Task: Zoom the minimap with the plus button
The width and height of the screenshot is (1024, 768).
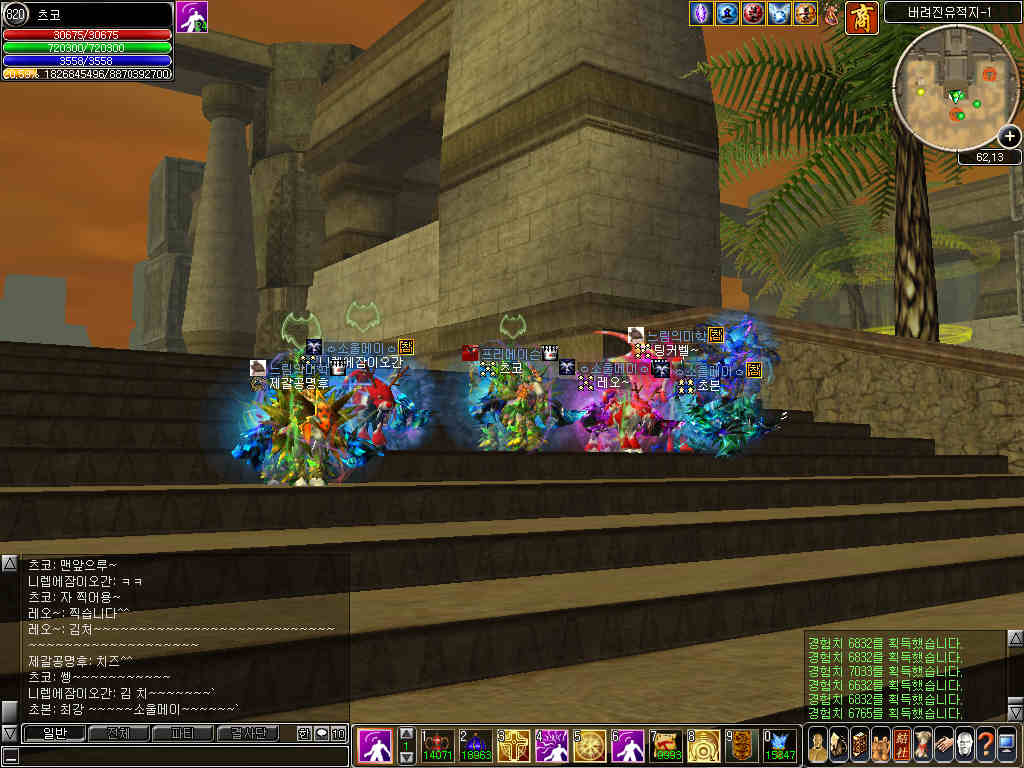Action: point(1009,137)
